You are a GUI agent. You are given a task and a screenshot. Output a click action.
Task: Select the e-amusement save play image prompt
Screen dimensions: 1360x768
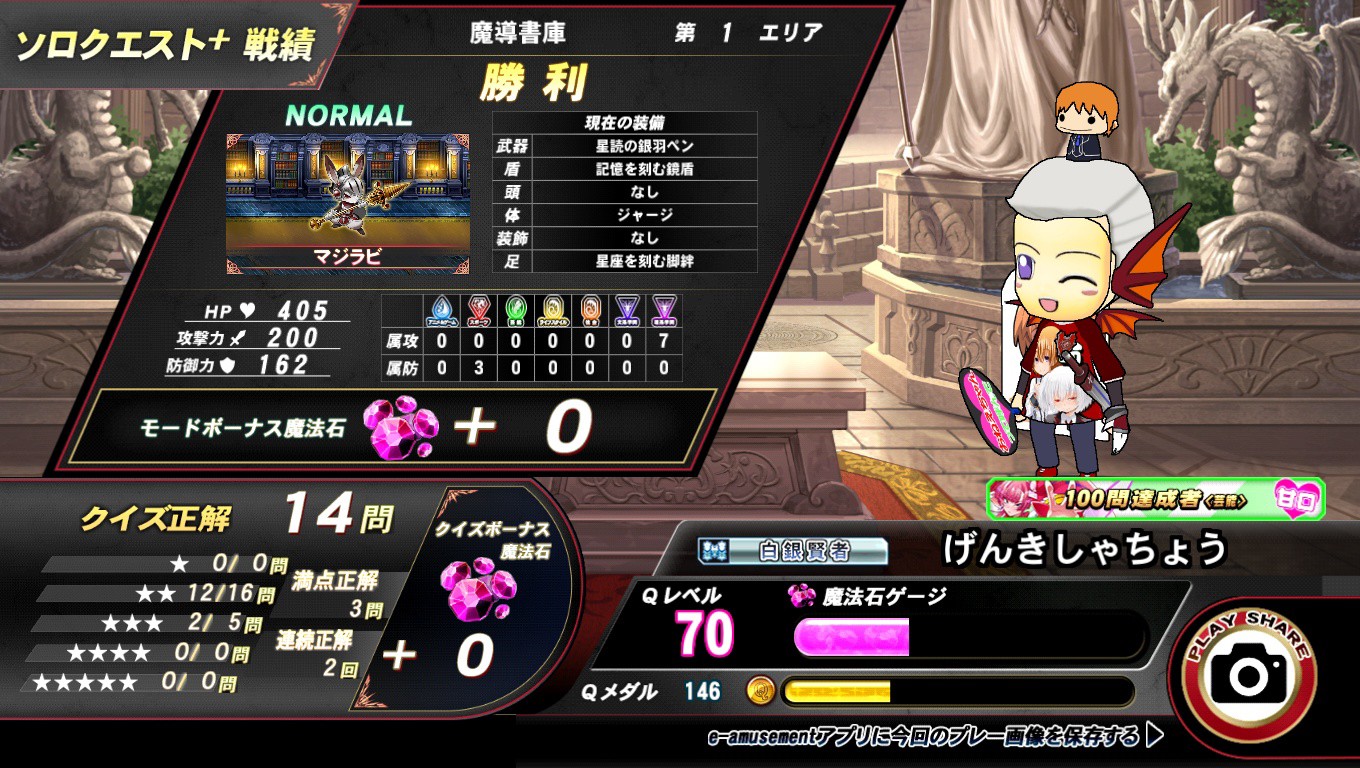click(x=934, y=738)
